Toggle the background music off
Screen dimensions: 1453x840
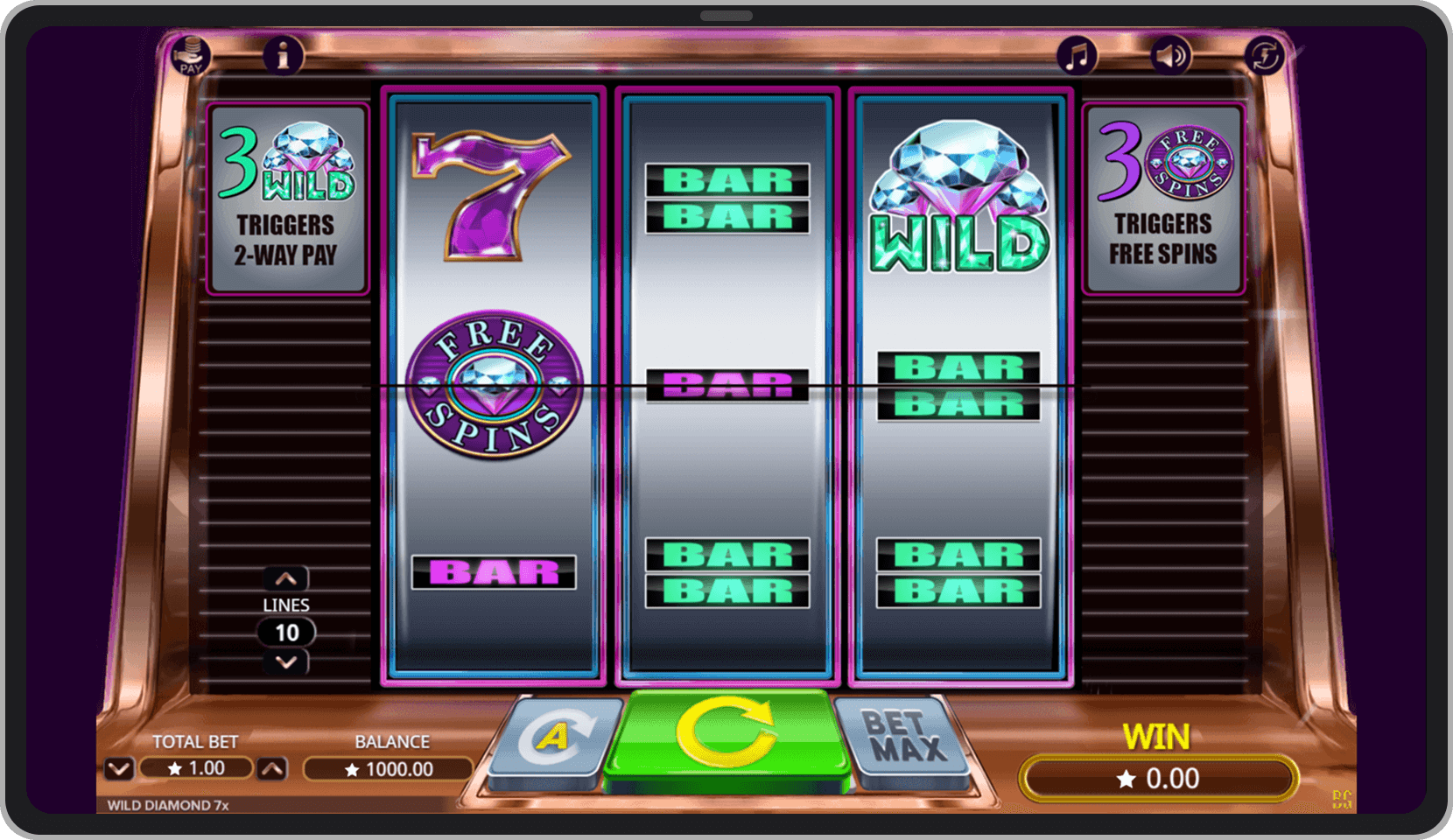[x=1077, y=54]
